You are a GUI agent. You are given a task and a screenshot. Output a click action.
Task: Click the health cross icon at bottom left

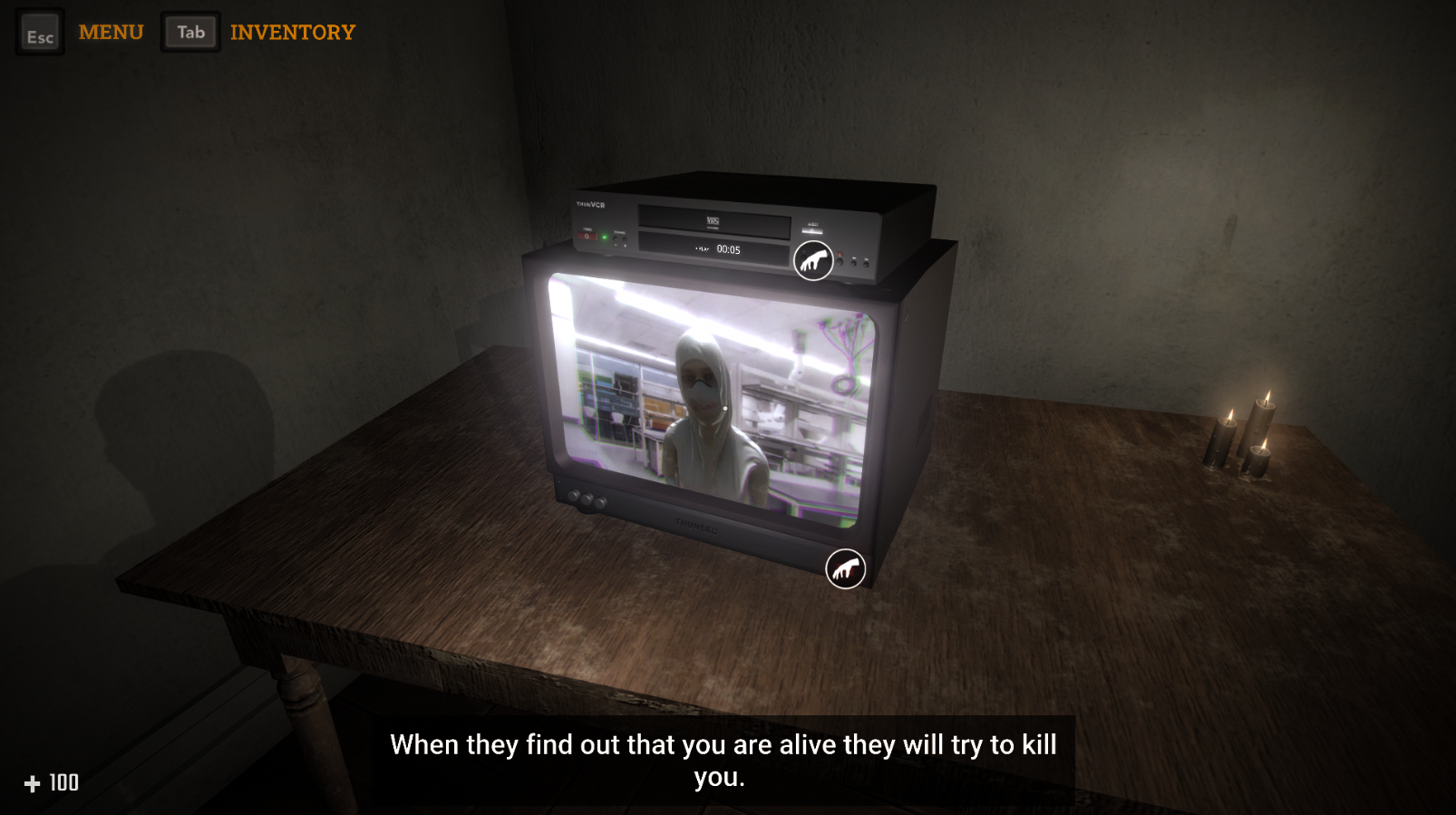click(33, 782)
